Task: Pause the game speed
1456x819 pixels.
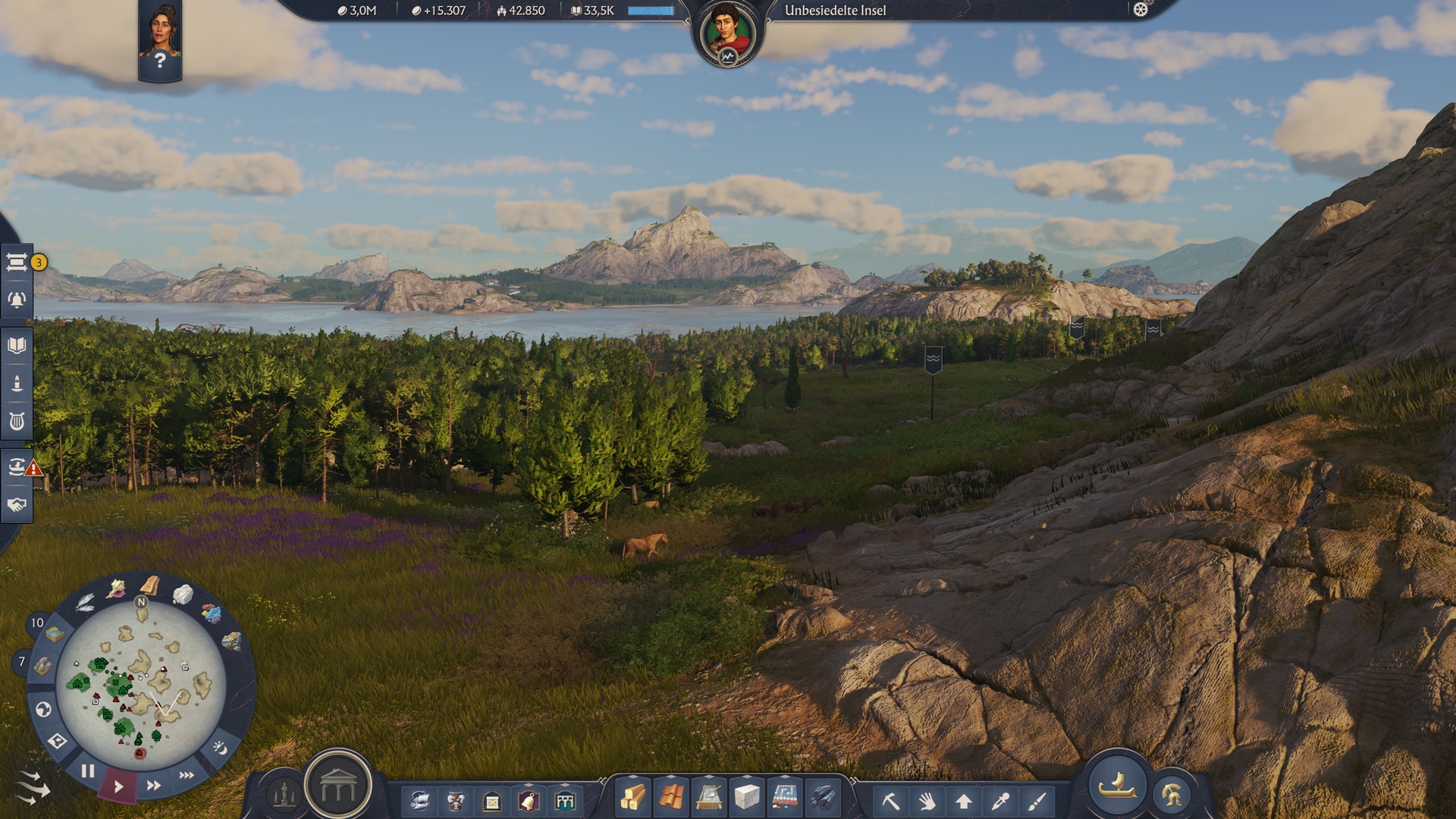Action: pyautogui.click(x=88, y=772)
